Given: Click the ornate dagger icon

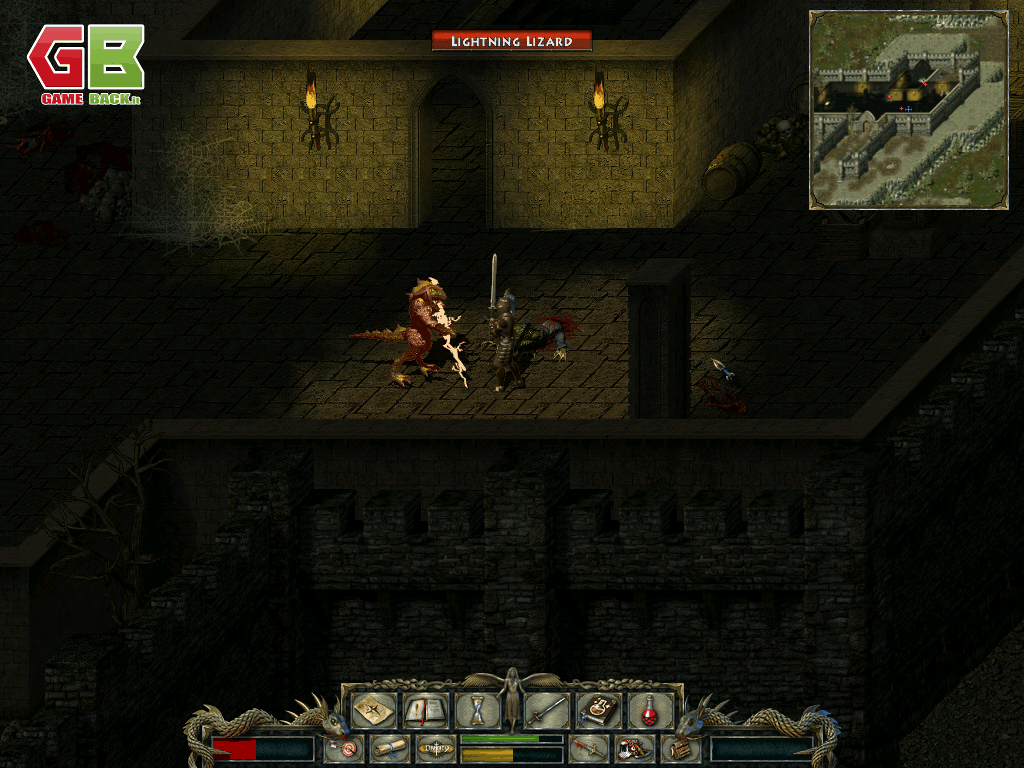Looking at the screenshot, I should (x=587, y=748).
